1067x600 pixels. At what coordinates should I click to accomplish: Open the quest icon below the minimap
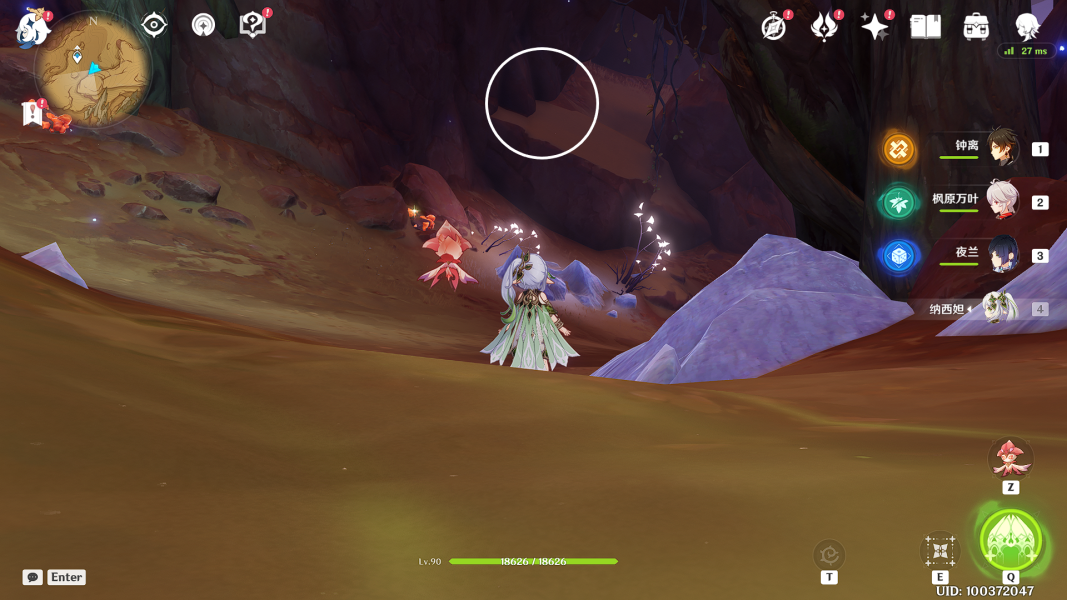[x=33, y=114]
